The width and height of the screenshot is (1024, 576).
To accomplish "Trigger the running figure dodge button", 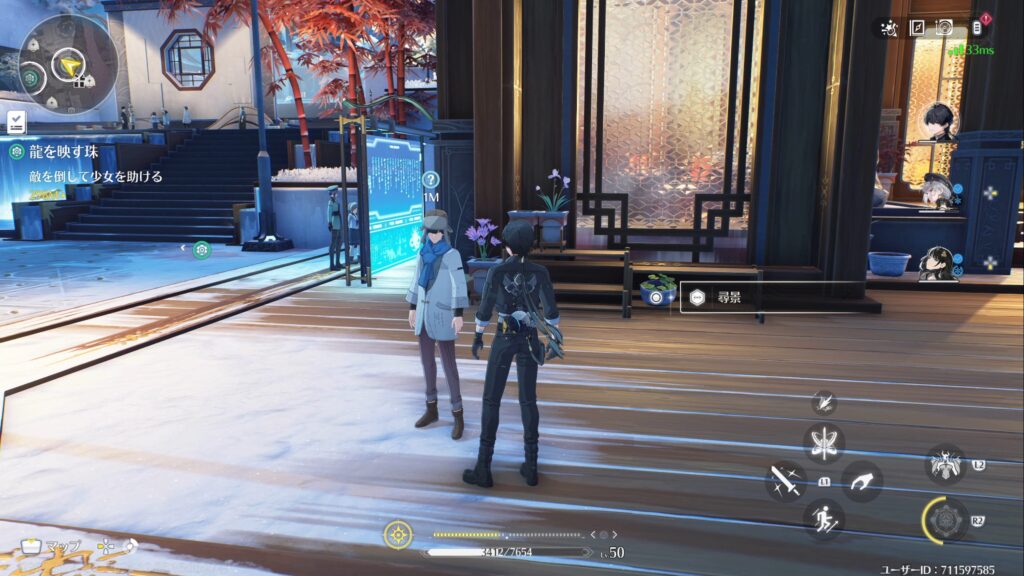I will coord(824,519).
